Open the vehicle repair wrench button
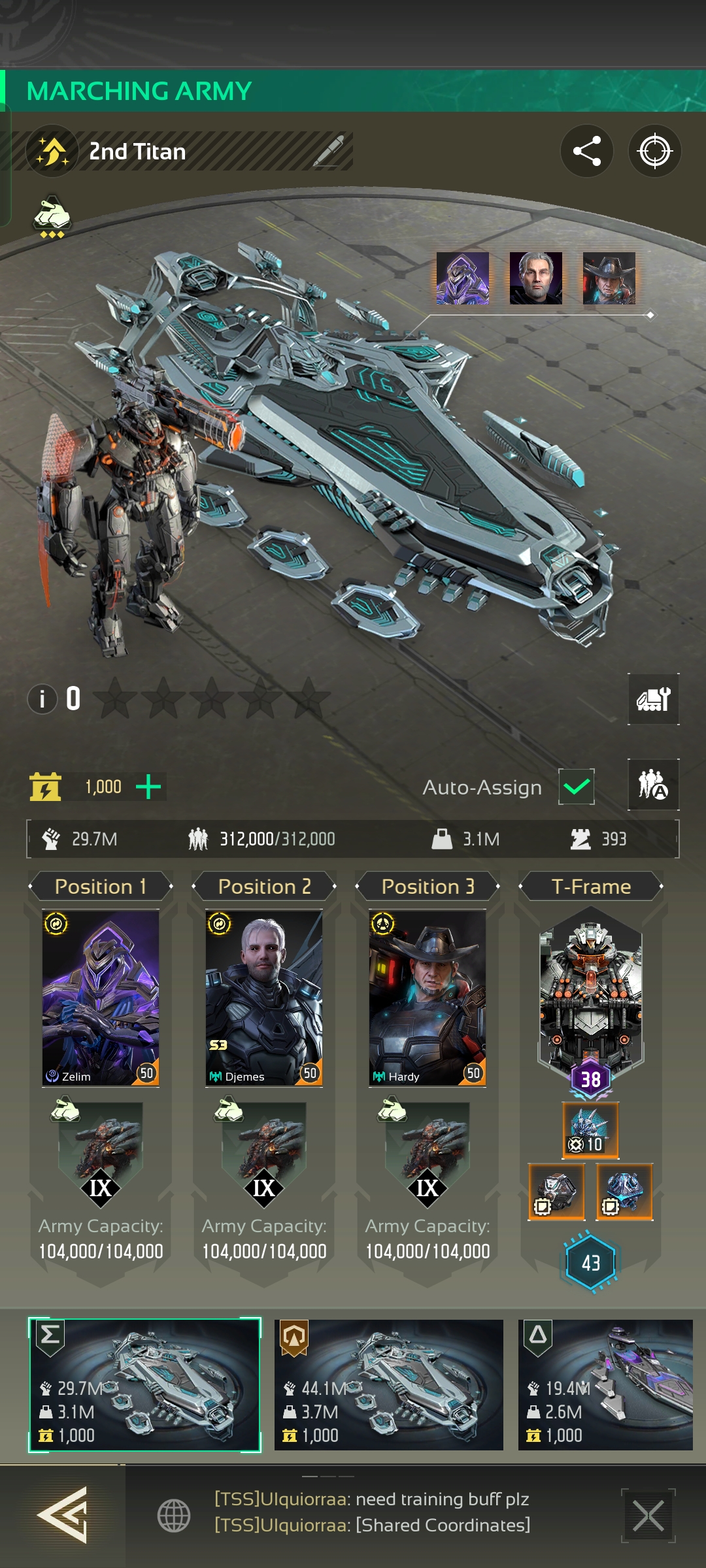Screen dimensions: 706x1568 (x=653, y=700)
